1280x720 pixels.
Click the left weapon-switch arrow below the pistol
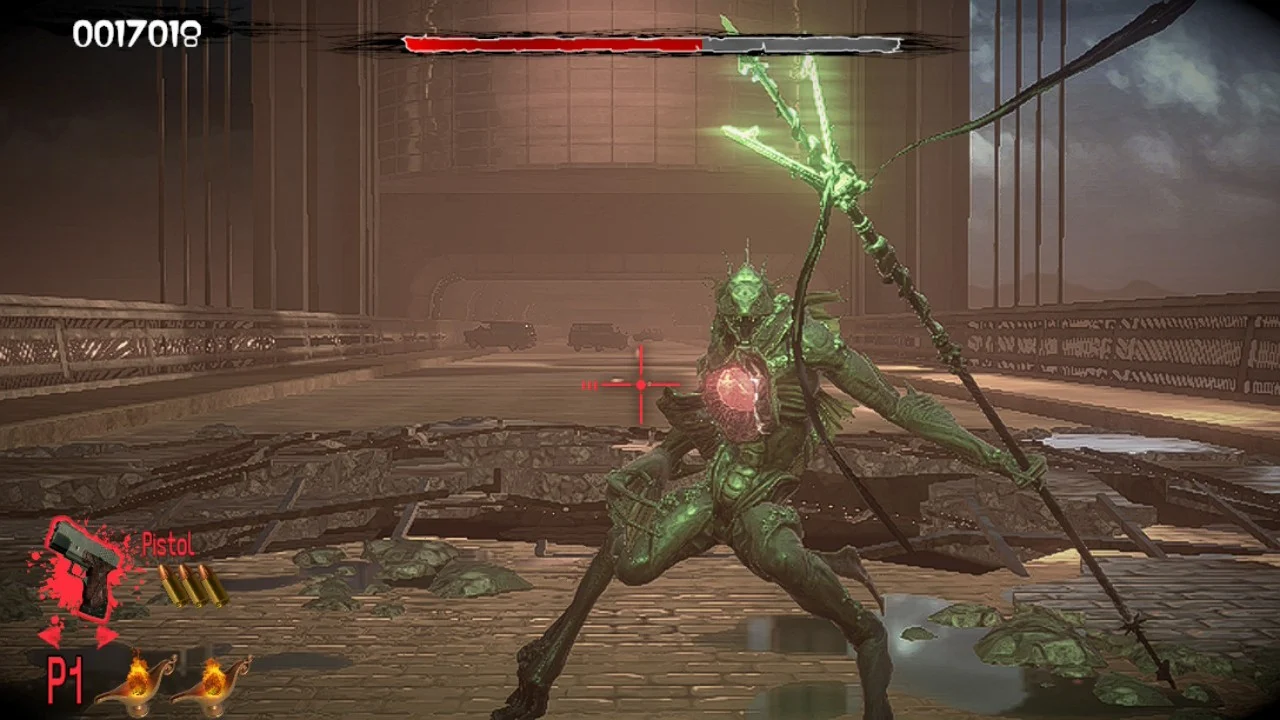[x=50, y=637]
